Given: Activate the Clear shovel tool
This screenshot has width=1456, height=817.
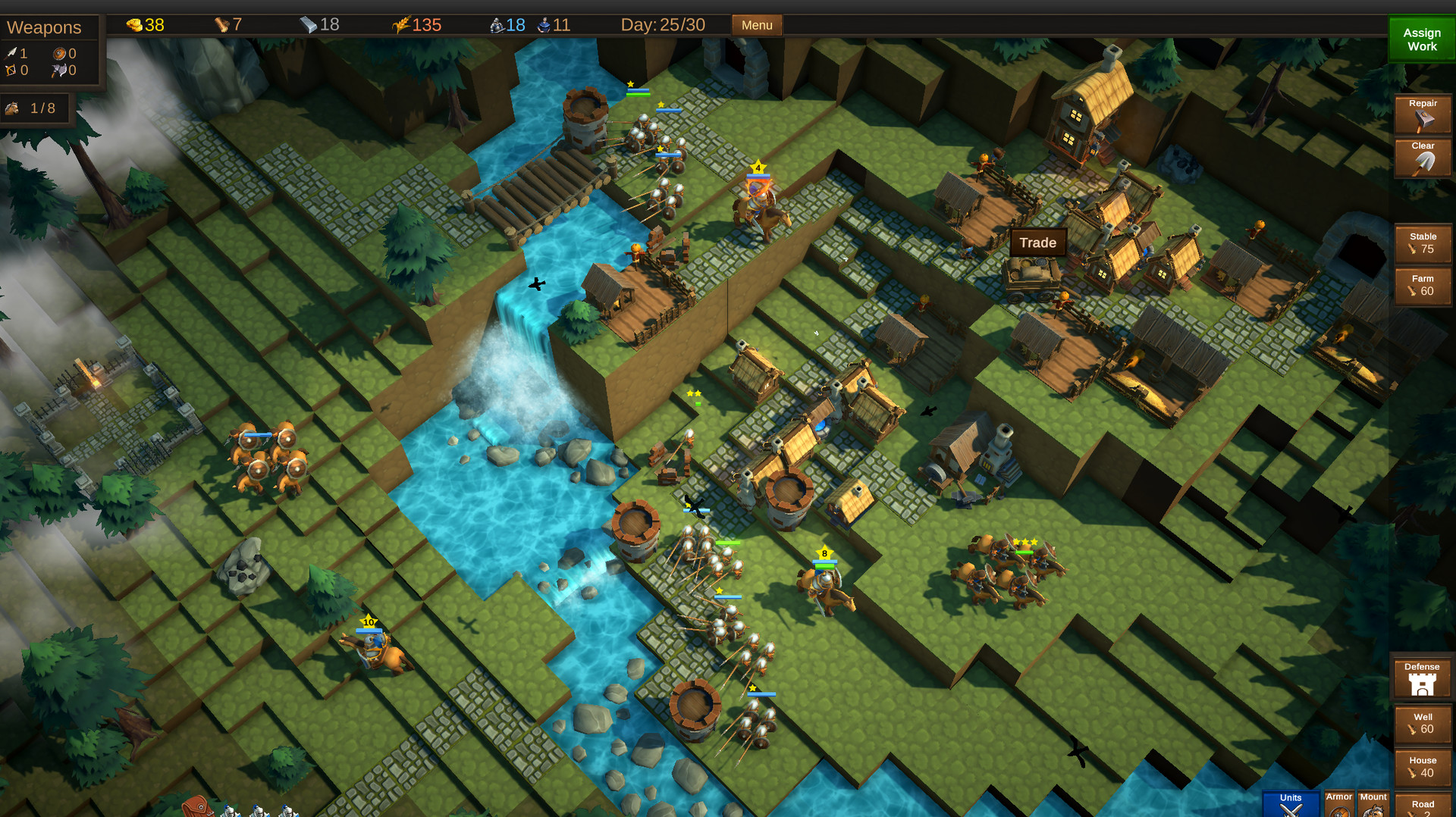Looking at the screenshot, I should tap(1422, 157).
